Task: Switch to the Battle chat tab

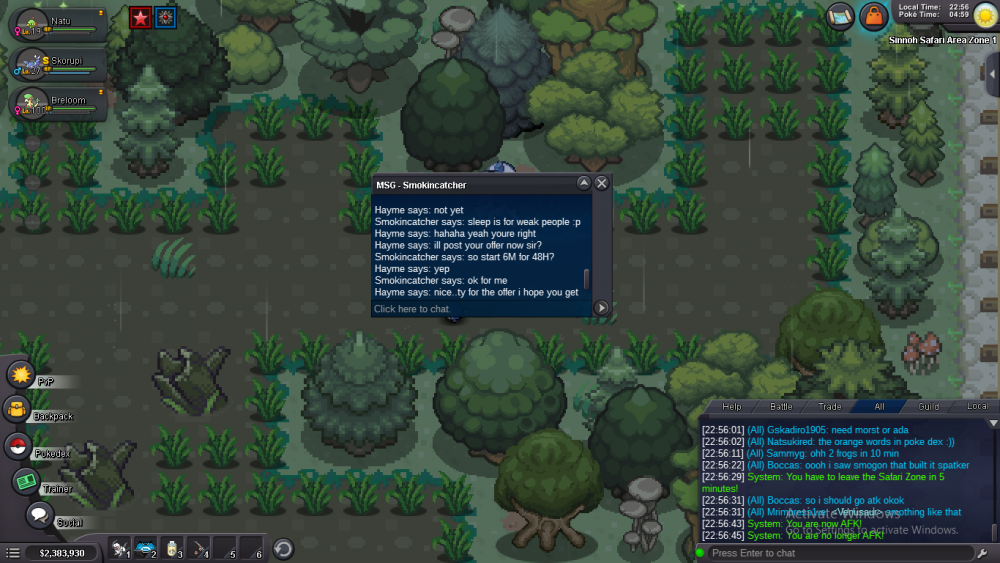Action: (x=781, y=407)
